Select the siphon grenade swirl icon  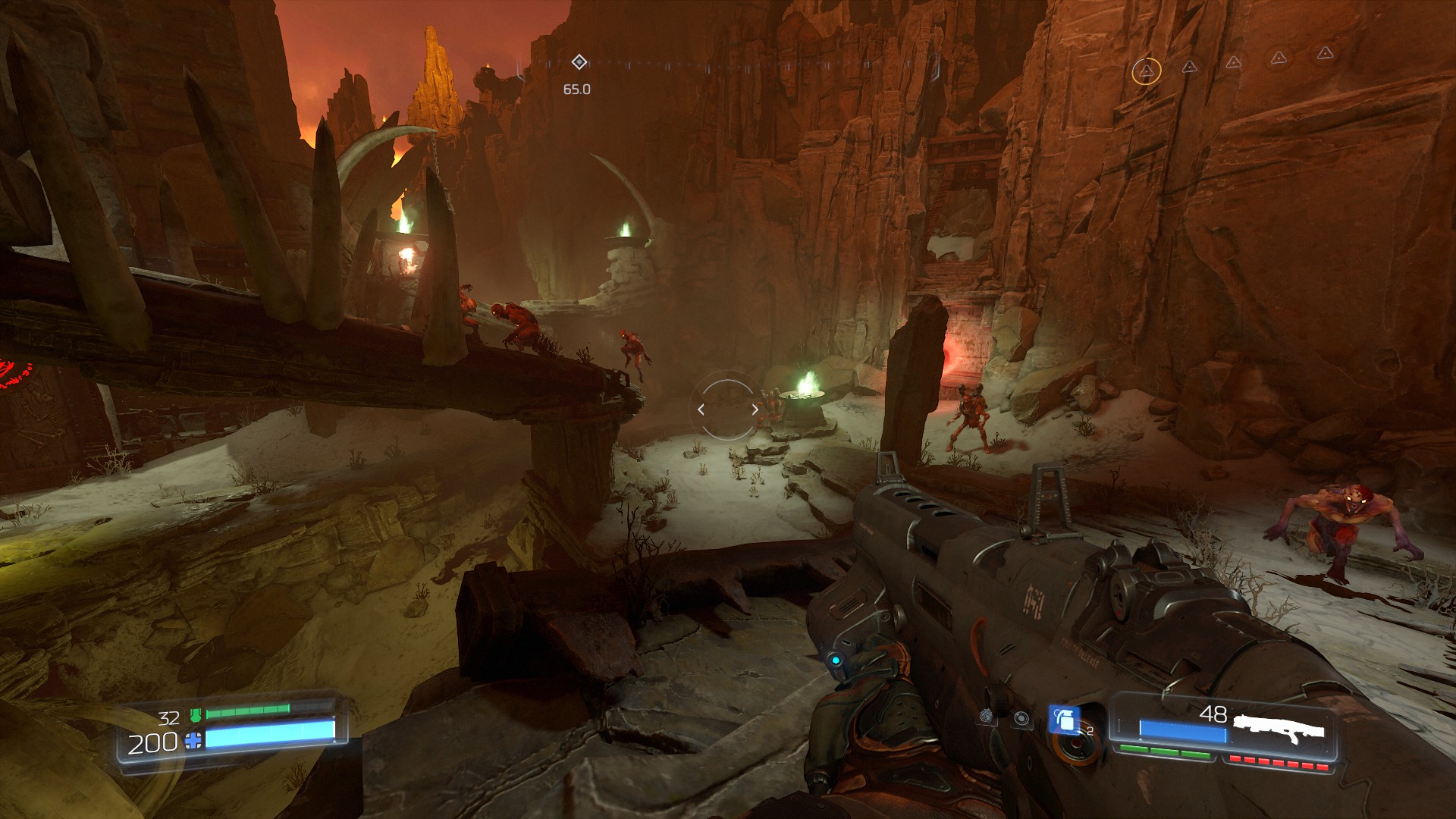tap(987, 715)
